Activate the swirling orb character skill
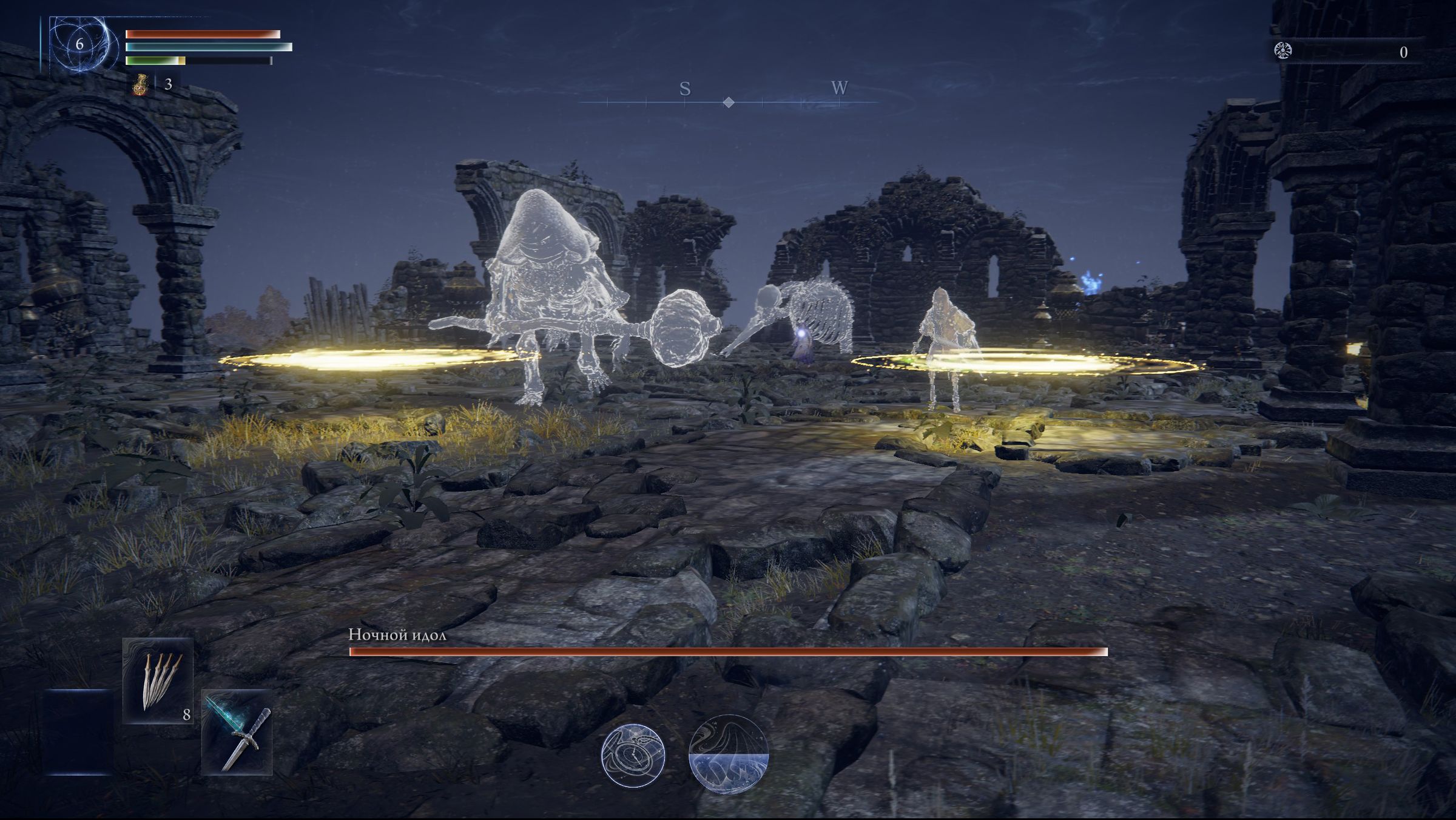This screenshot has width=1456, height=820. (633, 756)
